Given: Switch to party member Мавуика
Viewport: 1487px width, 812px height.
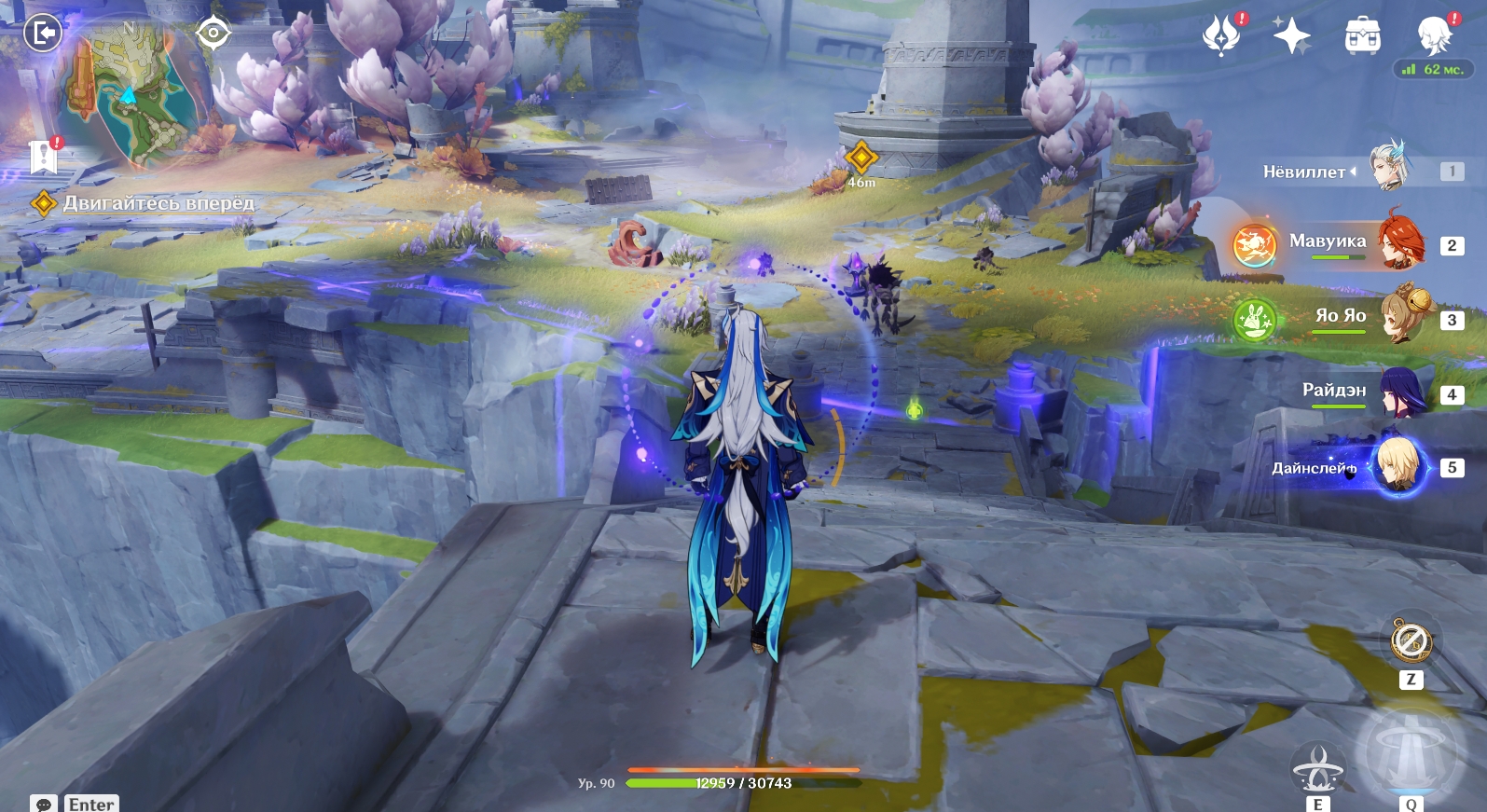Looking at the screenshot, I should (x=1400, y=242).
